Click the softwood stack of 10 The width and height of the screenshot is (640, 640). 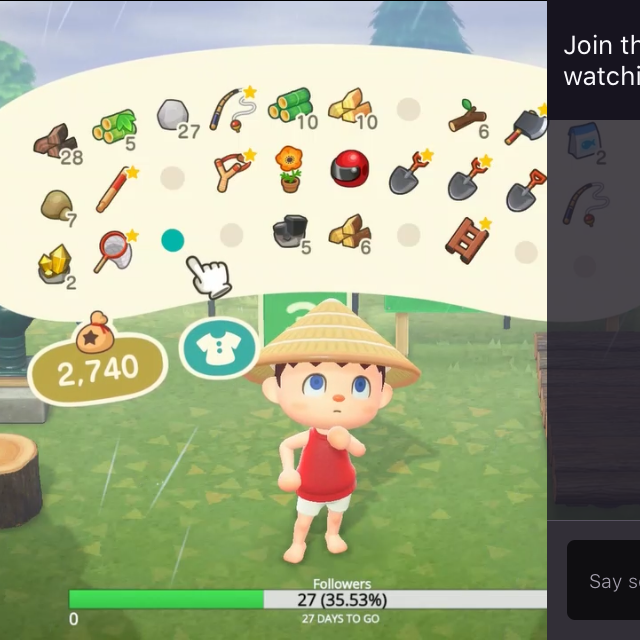pyautogui.click(x=349, y=106)
